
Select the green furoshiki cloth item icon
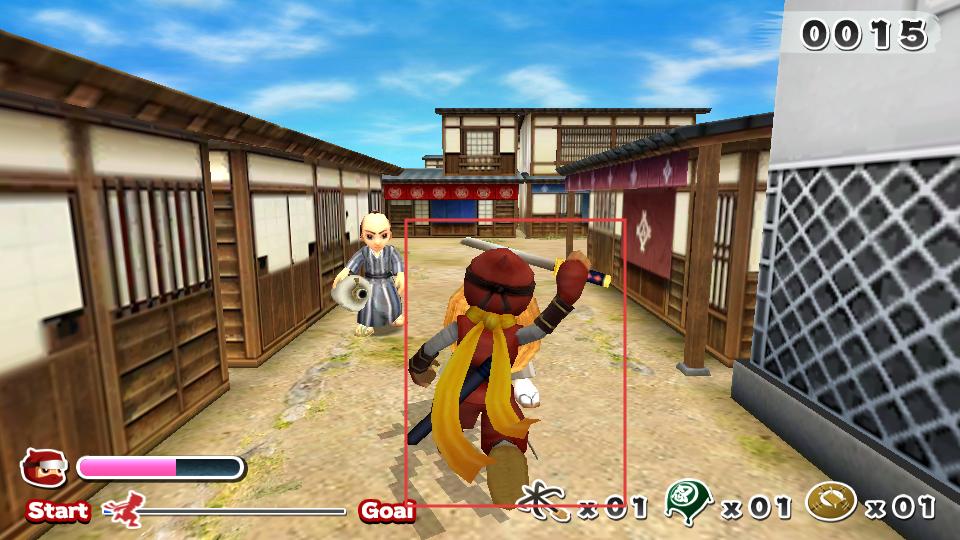(x=689, y=500)
